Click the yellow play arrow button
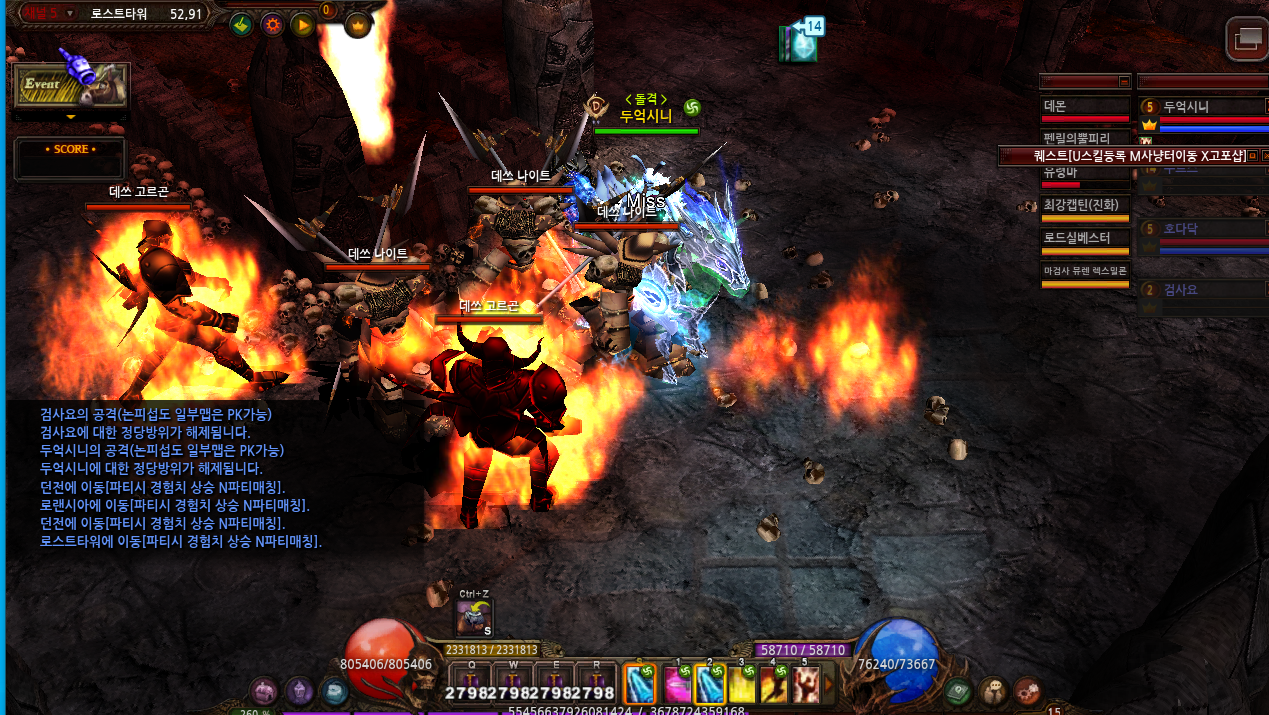This screenshot has width=1269, height=715. click(x=302, y=25)
